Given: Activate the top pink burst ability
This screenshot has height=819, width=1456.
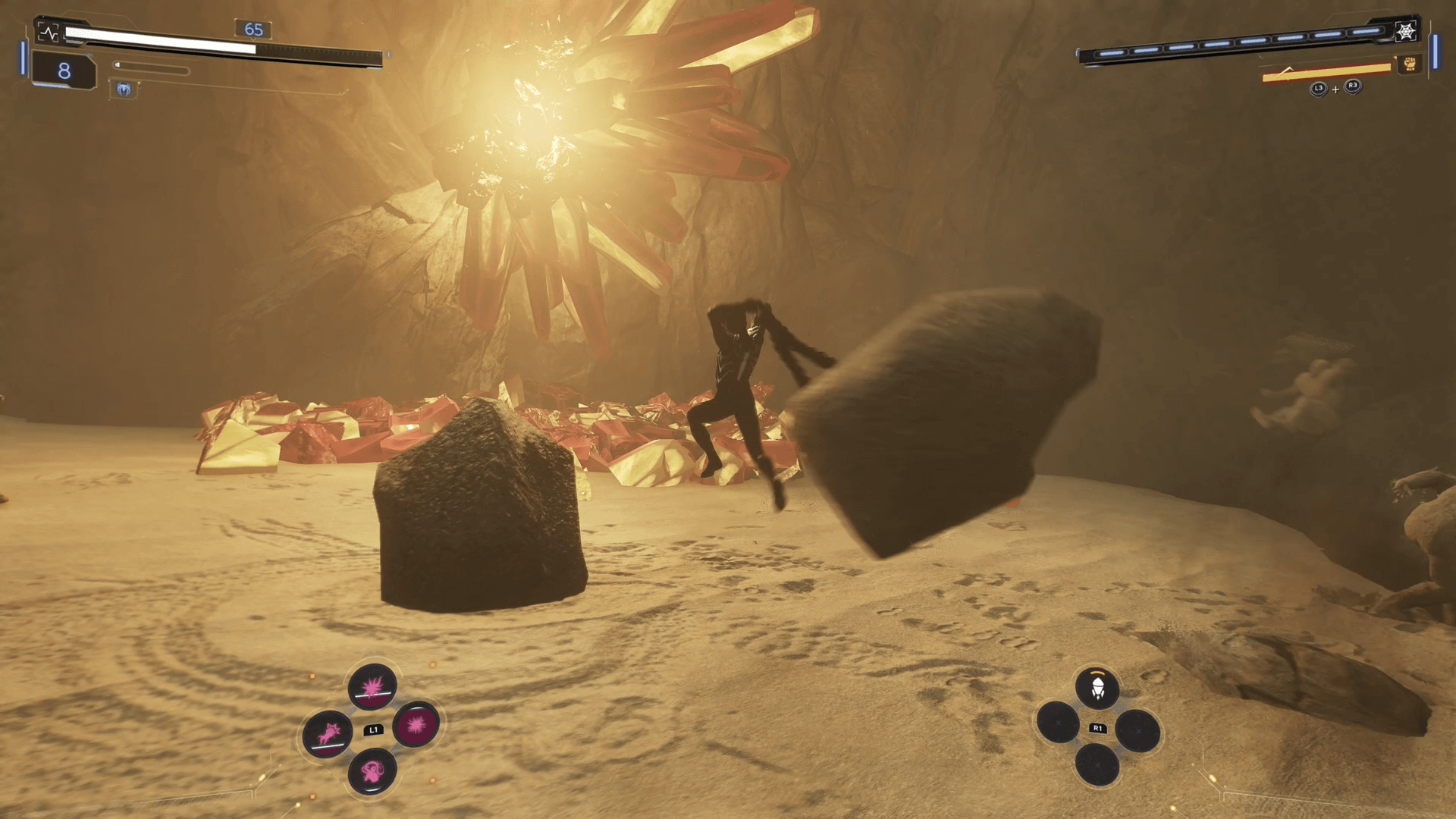Looking at the screenshot, I should 372,687.
